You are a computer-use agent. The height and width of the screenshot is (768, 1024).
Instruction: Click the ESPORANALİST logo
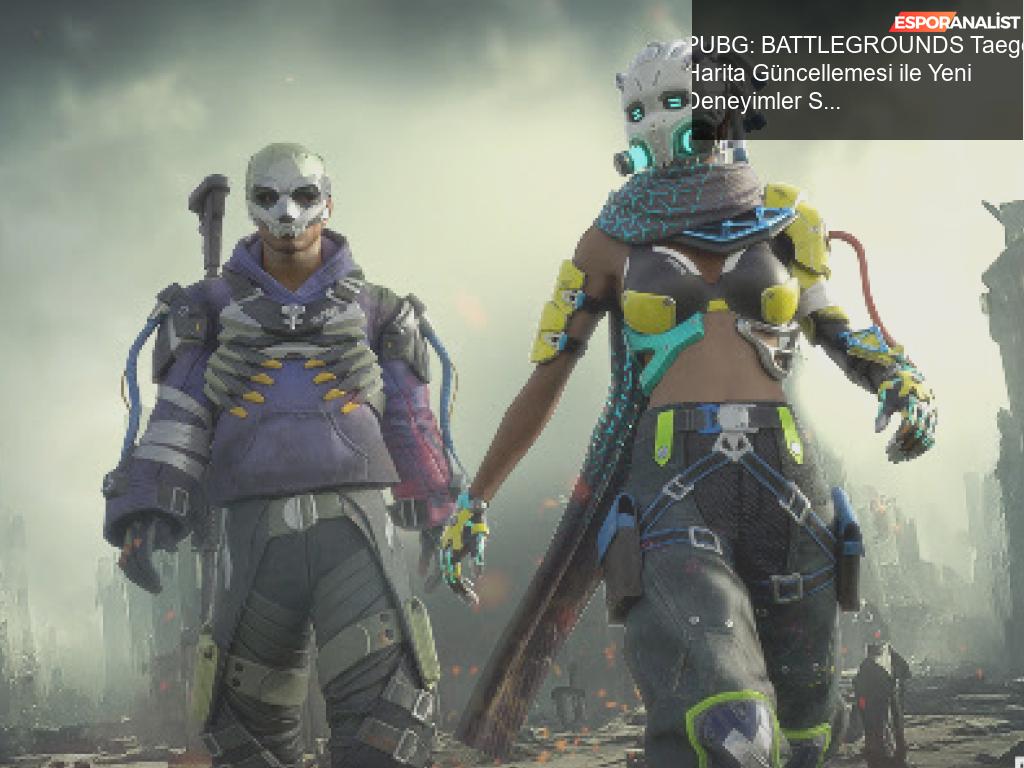point(955,22)
